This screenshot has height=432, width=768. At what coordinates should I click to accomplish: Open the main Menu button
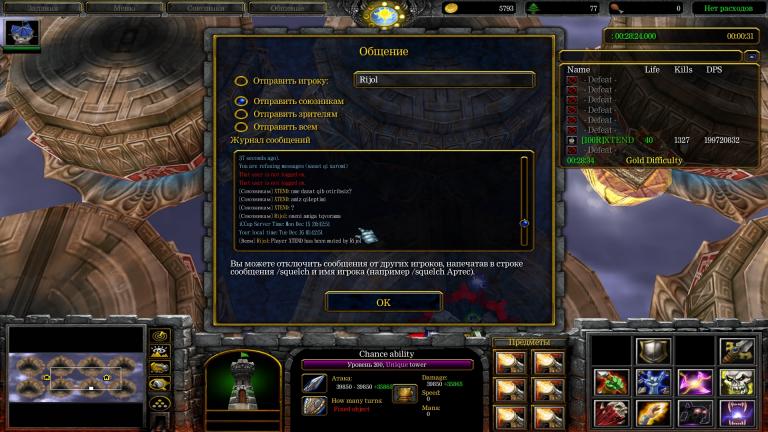pyautogui.click(x=113, y=7)
